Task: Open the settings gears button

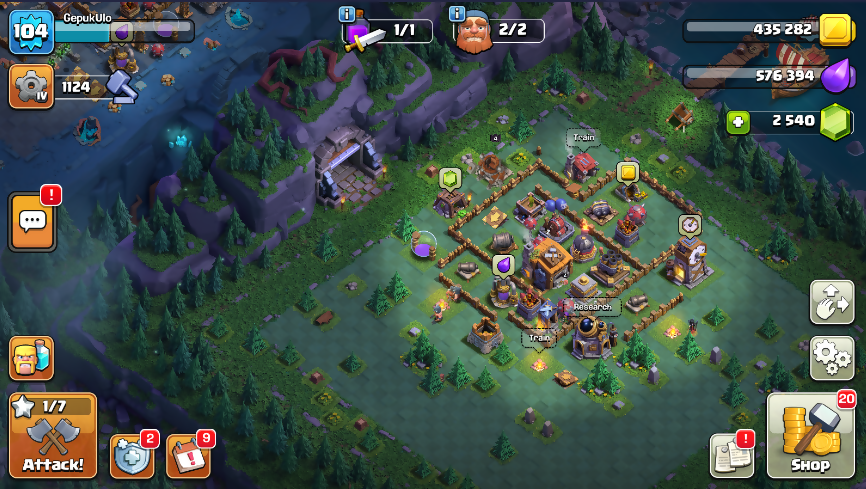Action: [831, 356]
